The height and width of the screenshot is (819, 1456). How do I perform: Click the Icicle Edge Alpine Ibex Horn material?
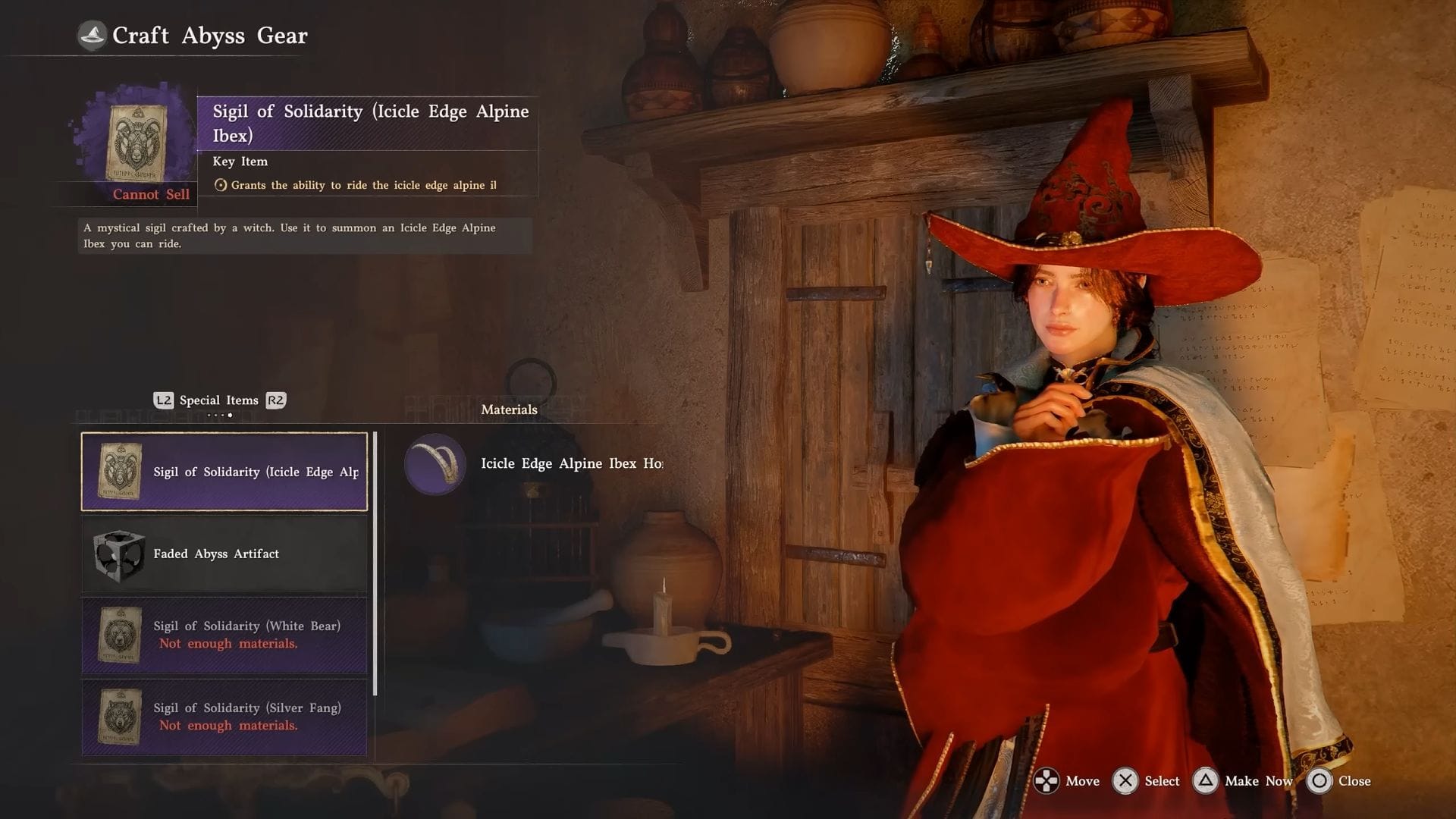point(534,464)
